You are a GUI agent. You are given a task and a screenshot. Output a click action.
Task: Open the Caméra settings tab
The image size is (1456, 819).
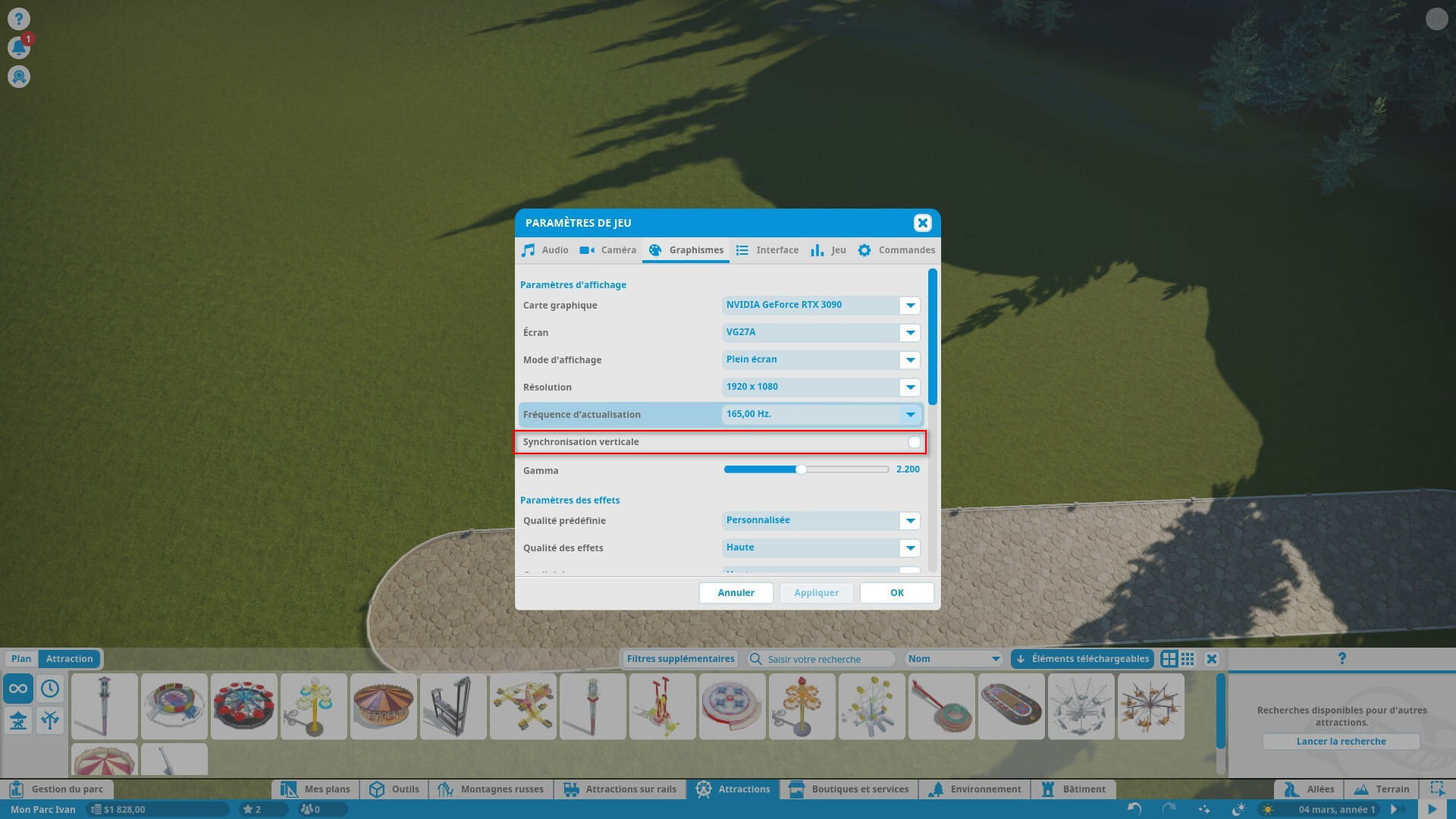click(608, 250)
